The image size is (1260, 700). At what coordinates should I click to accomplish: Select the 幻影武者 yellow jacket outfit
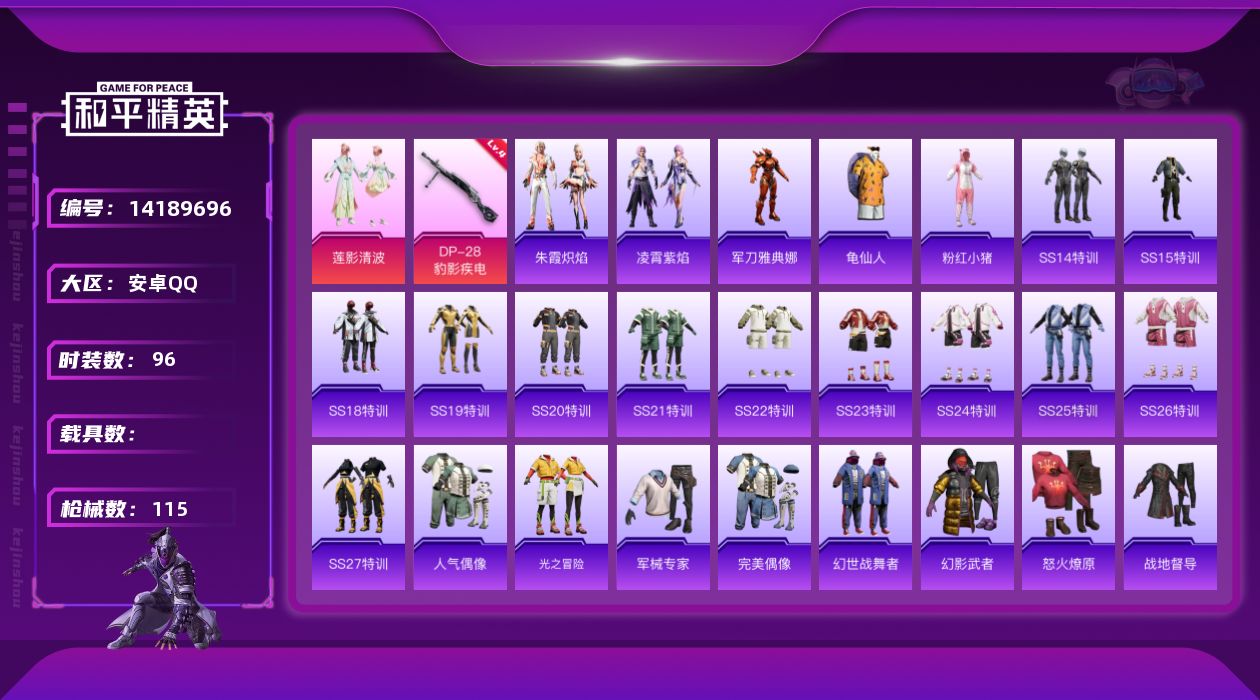click(967, 516)
